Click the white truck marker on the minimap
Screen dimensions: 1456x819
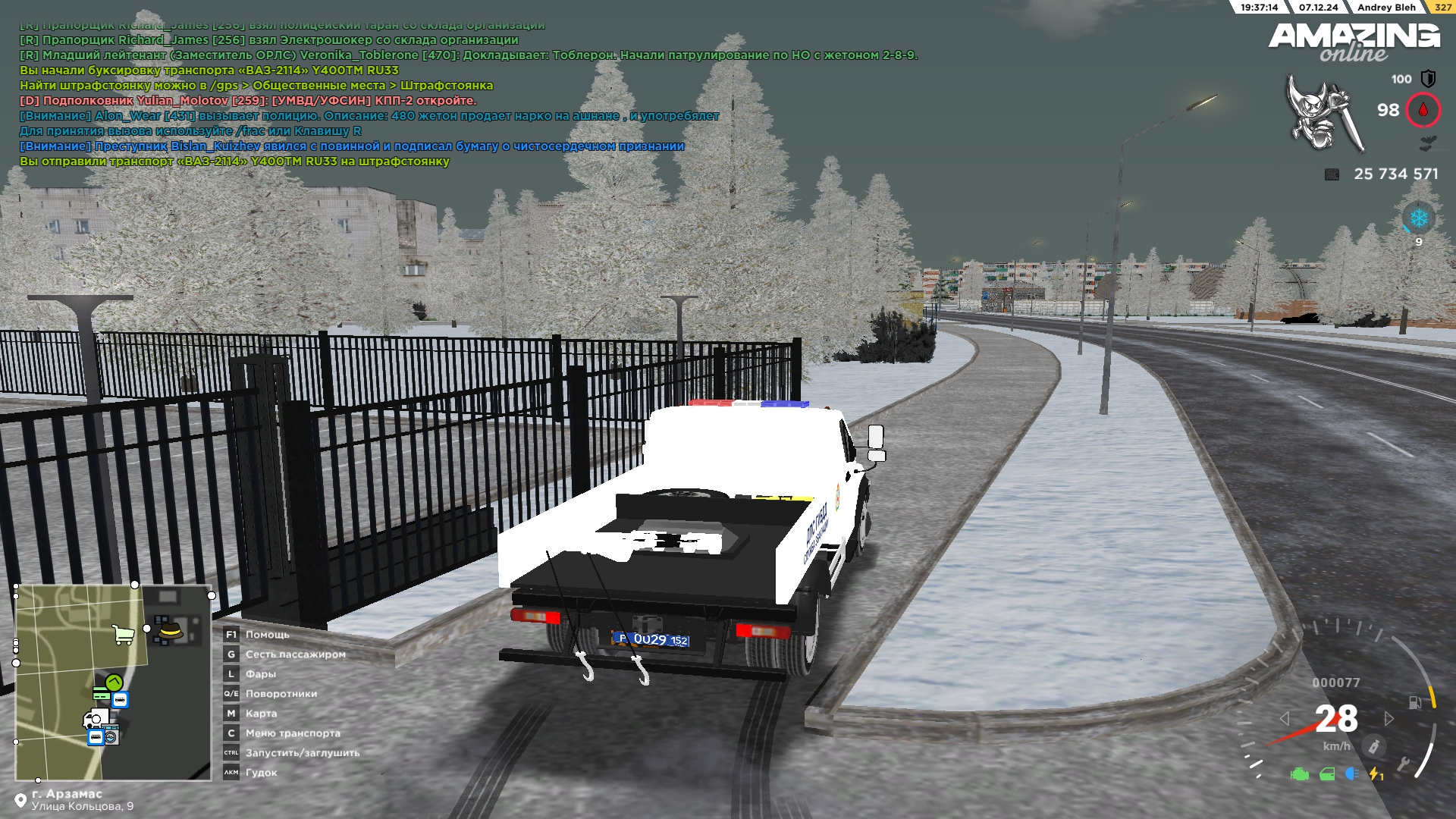[96, 718]
